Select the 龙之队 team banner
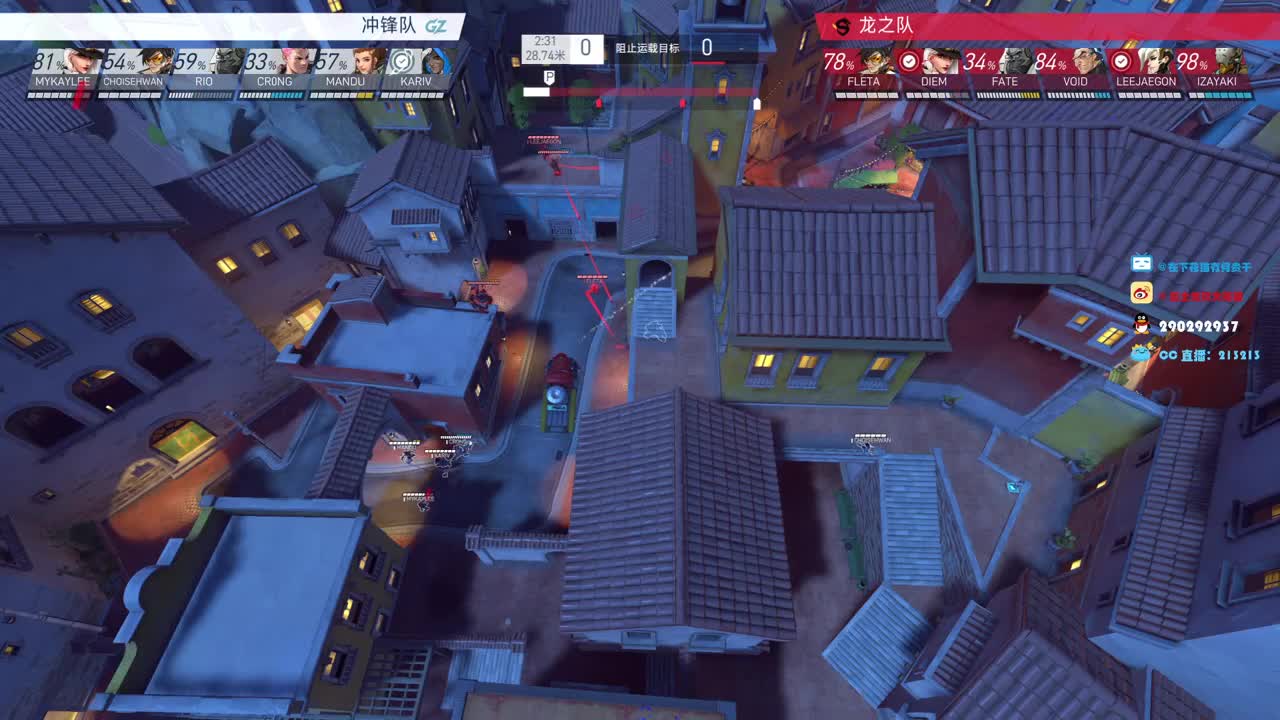Image resolution: width=1280 pixels, height=720 pixels. coord(890,27)
